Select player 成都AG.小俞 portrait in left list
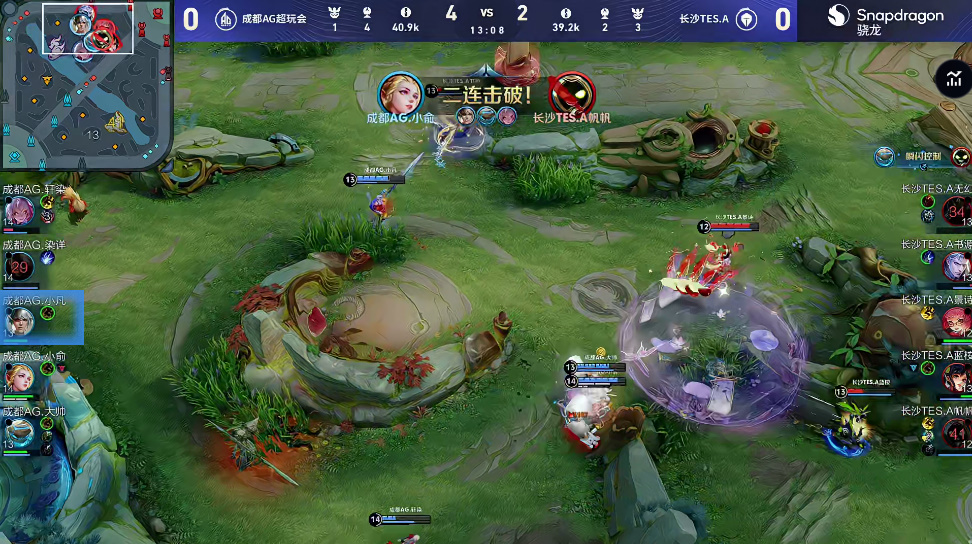The width and height of the screenshot is (972, 544). click(x=21, y=376)
